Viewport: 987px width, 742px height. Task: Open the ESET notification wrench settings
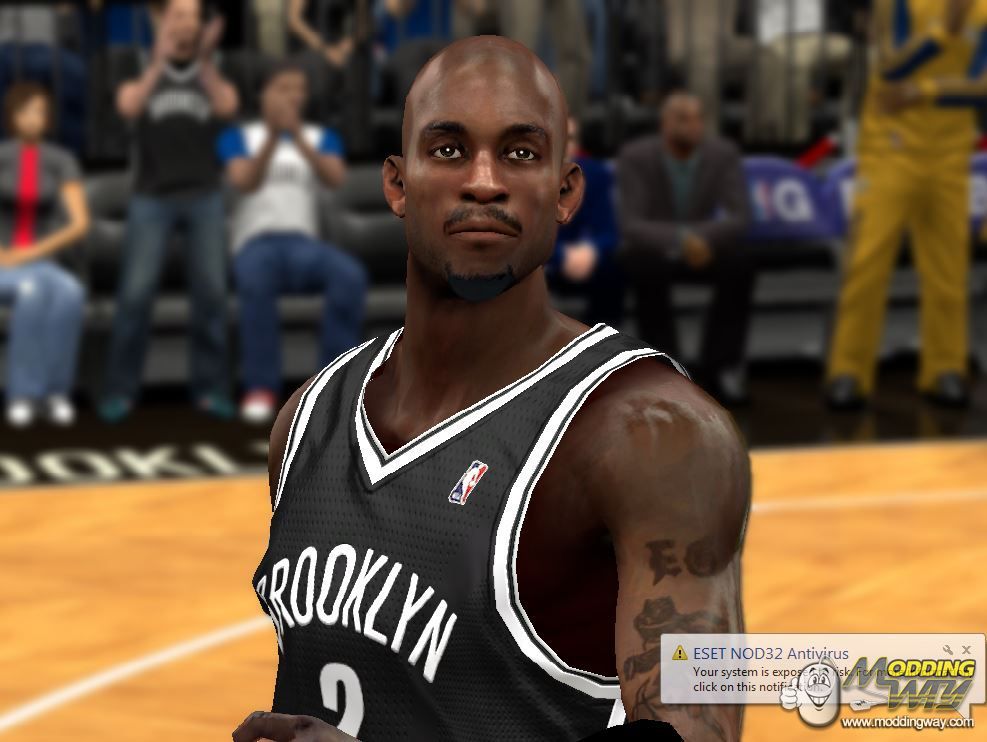click(x=950, y=650)
